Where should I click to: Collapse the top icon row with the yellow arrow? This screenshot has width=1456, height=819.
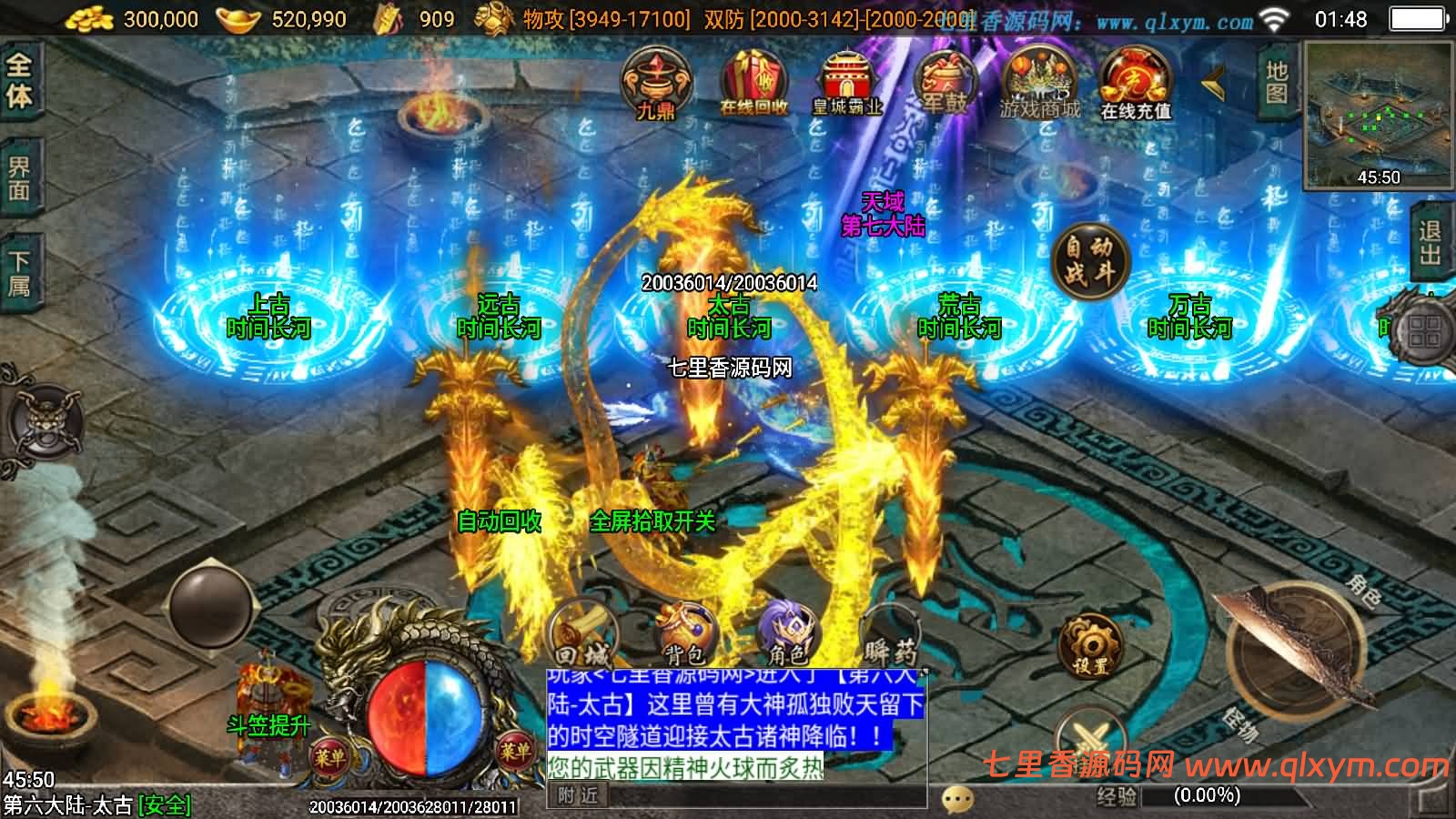[1215, 85]
